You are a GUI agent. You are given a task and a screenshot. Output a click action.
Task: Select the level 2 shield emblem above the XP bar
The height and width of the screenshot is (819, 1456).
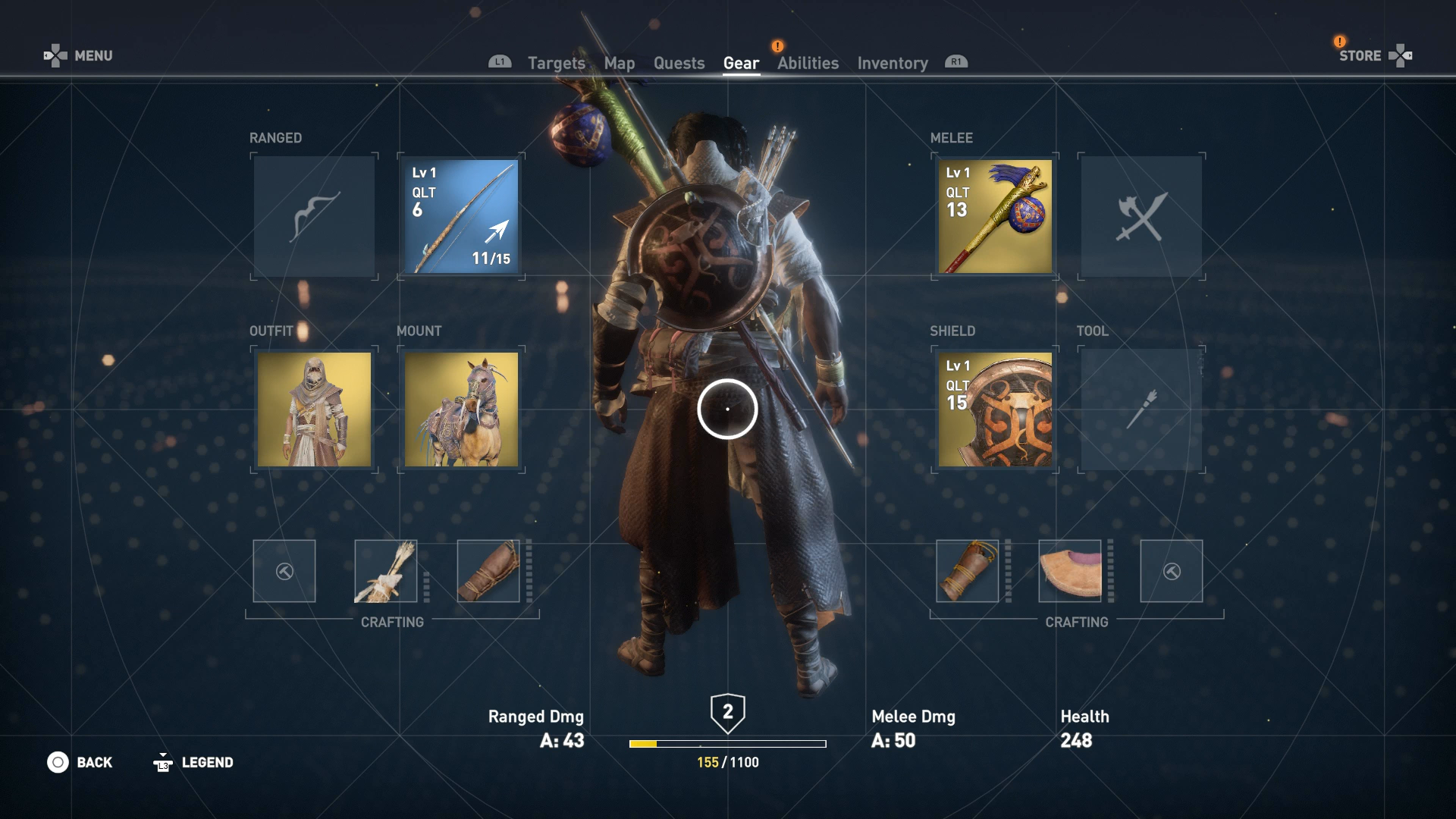[728, 713]
